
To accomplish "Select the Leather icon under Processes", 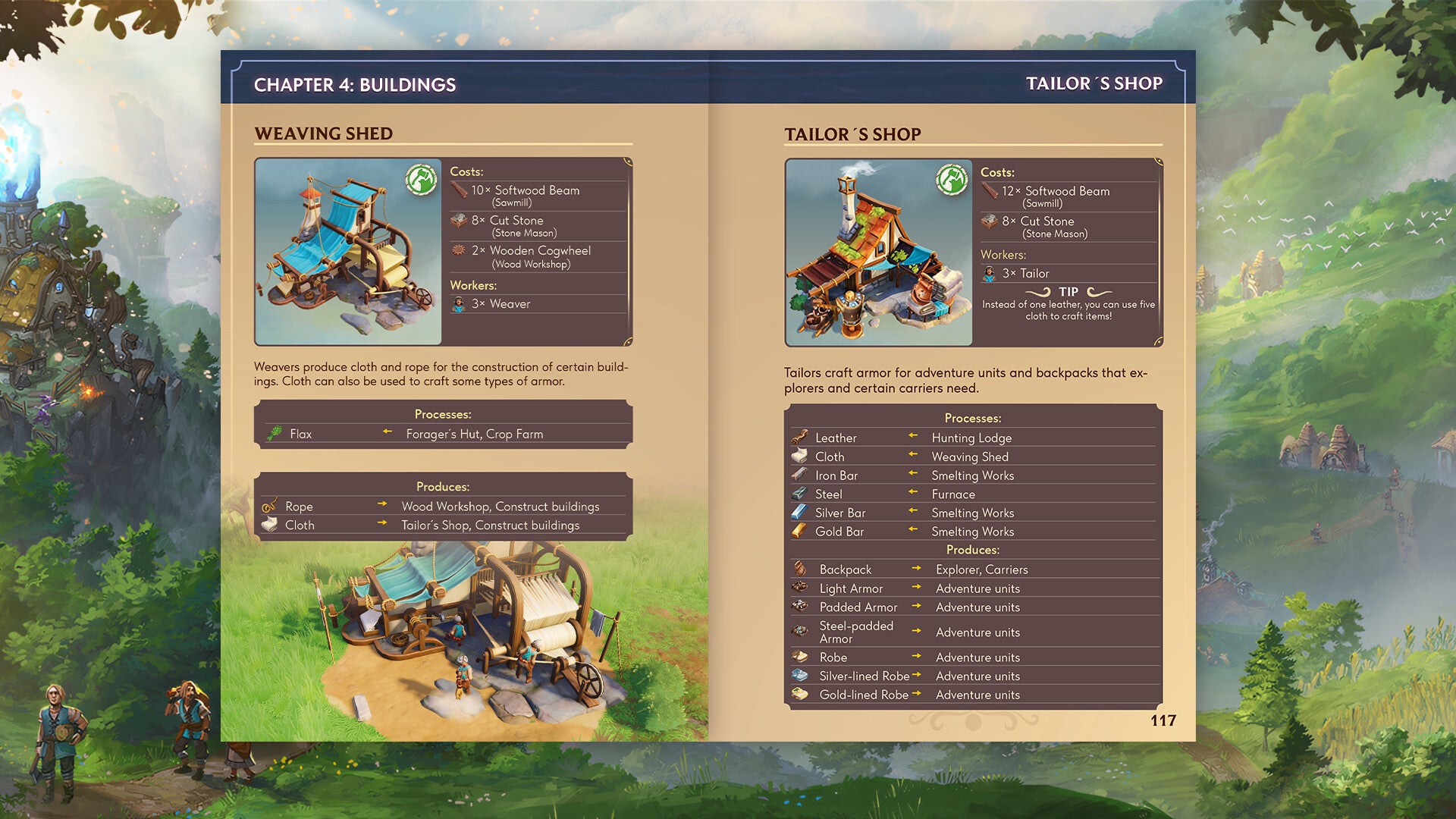I will pos(801,438).
